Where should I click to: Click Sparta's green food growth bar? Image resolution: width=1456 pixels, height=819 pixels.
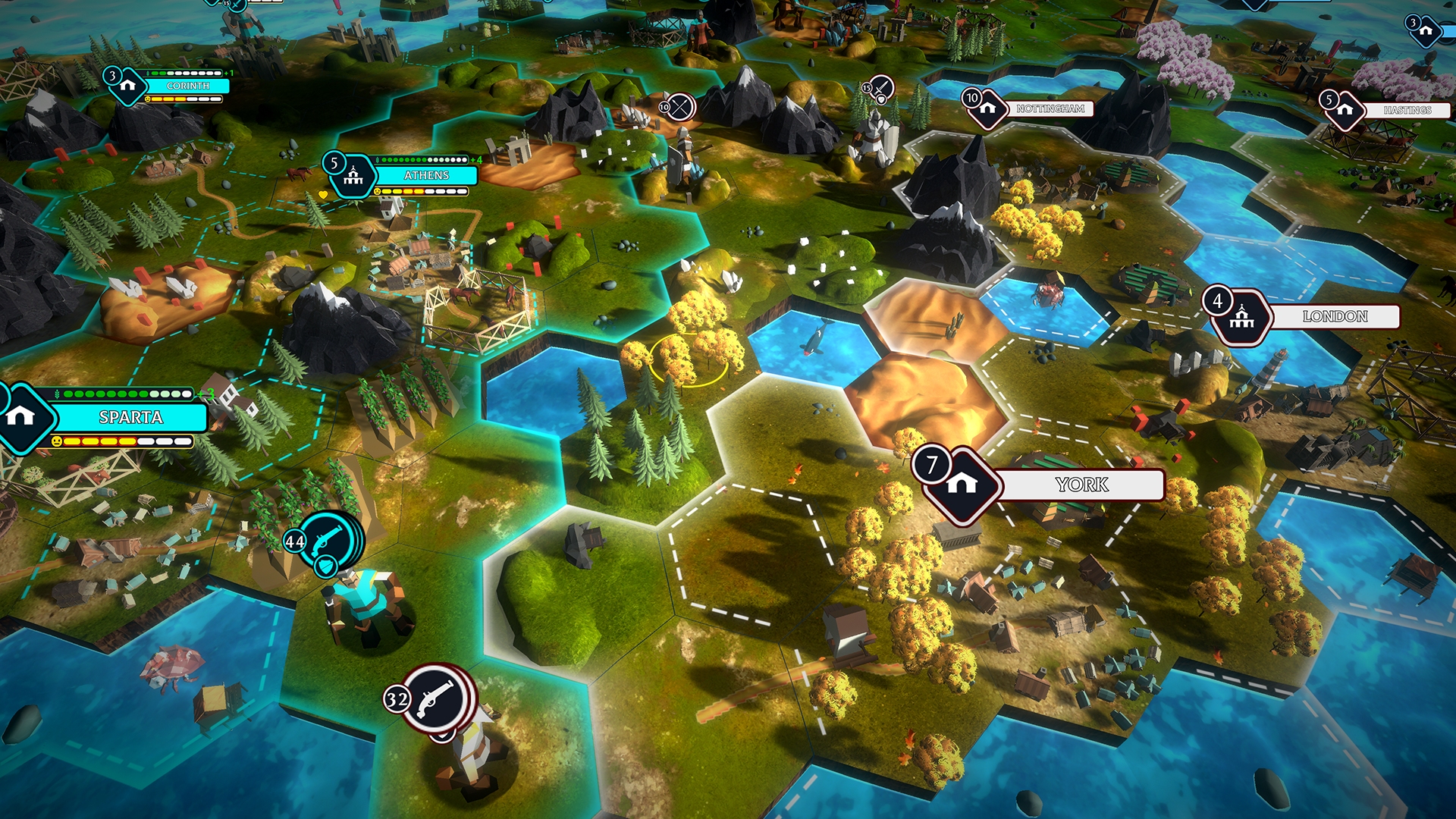click(125, 394)
